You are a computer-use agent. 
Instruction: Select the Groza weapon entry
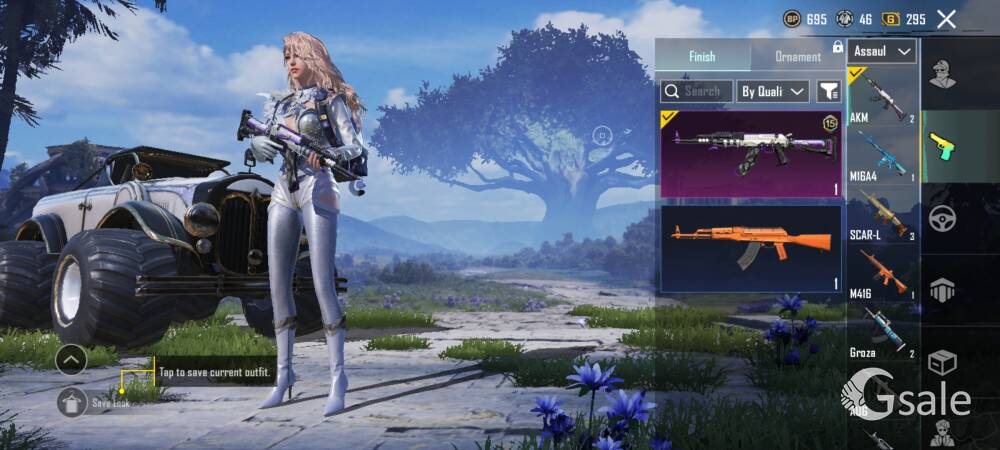click(882, 333)
